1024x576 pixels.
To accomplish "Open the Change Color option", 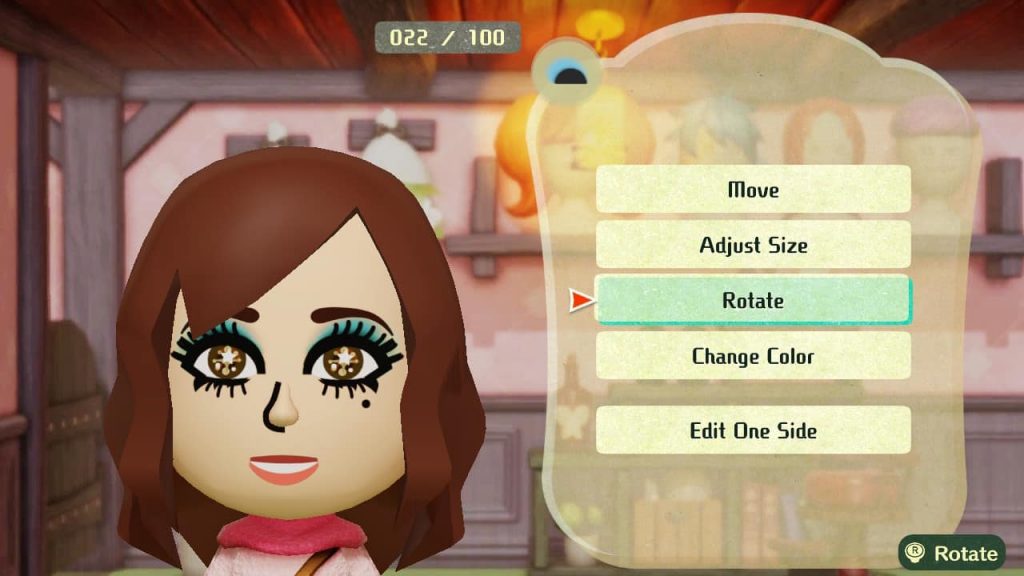I will (x=753, y=356).
